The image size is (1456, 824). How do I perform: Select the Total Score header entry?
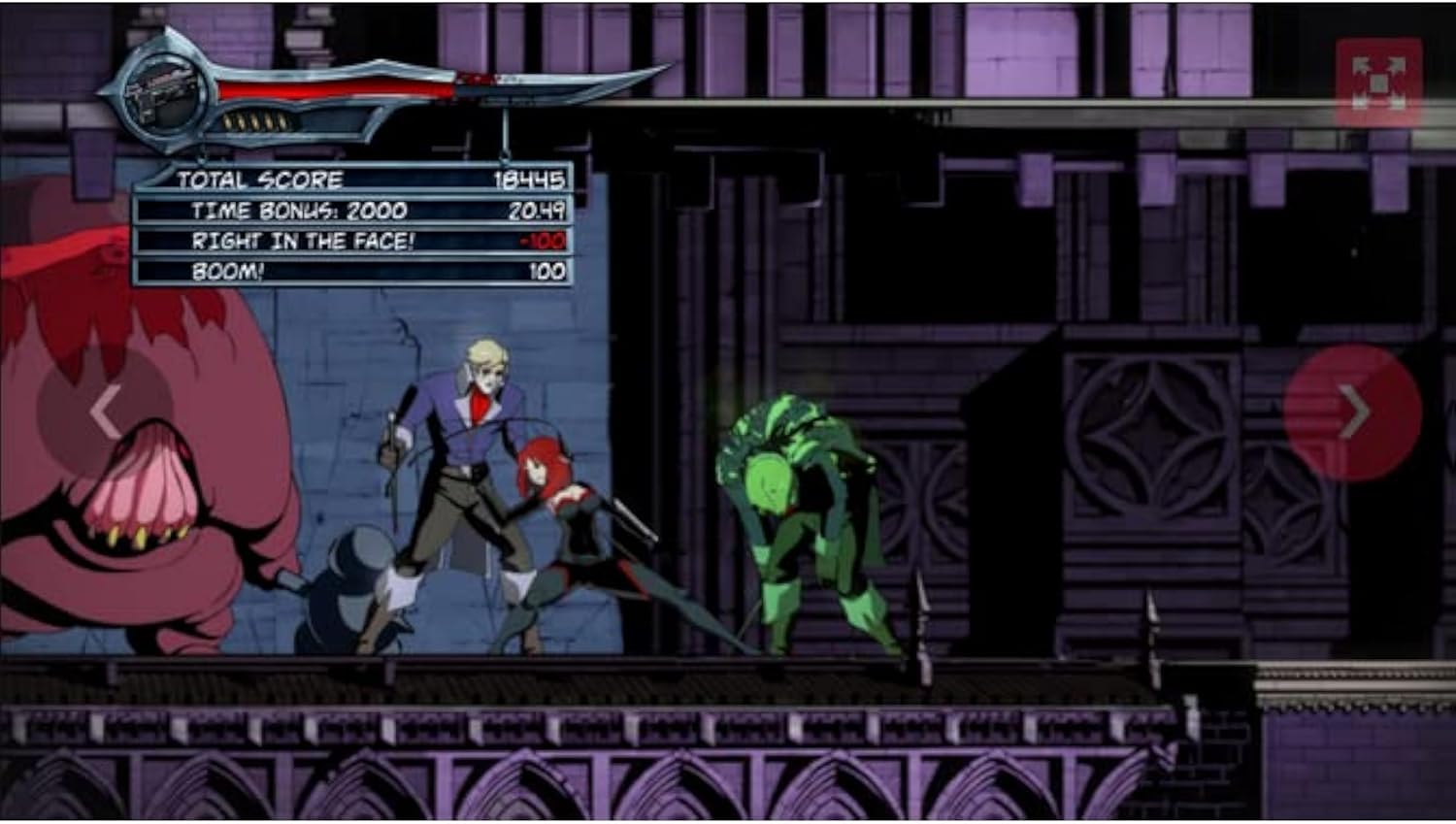[x=260, y=179]
